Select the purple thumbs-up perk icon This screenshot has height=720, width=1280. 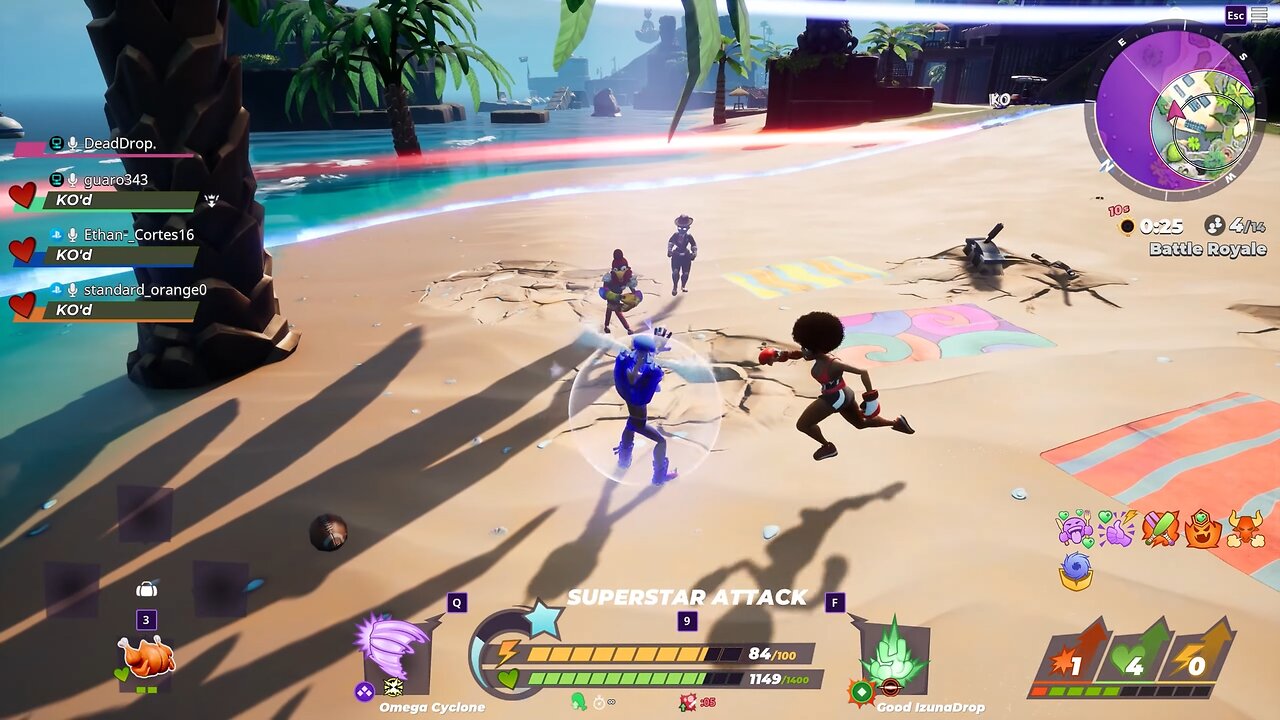tap(1117, 527)
